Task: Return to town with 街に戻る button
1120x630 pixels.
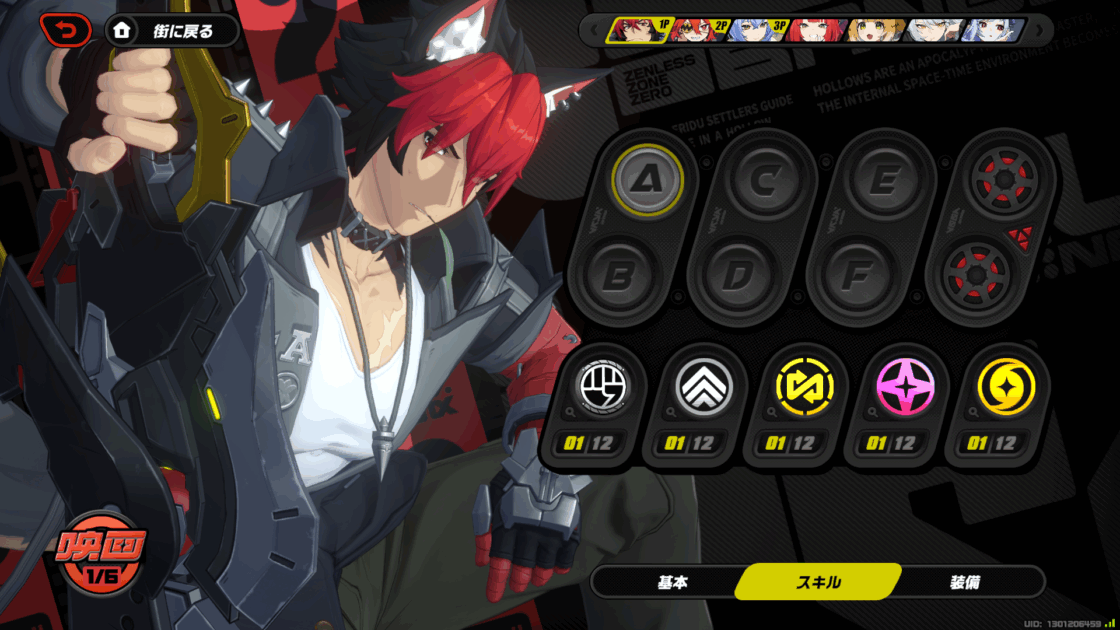Action: (x=172, y=30)
